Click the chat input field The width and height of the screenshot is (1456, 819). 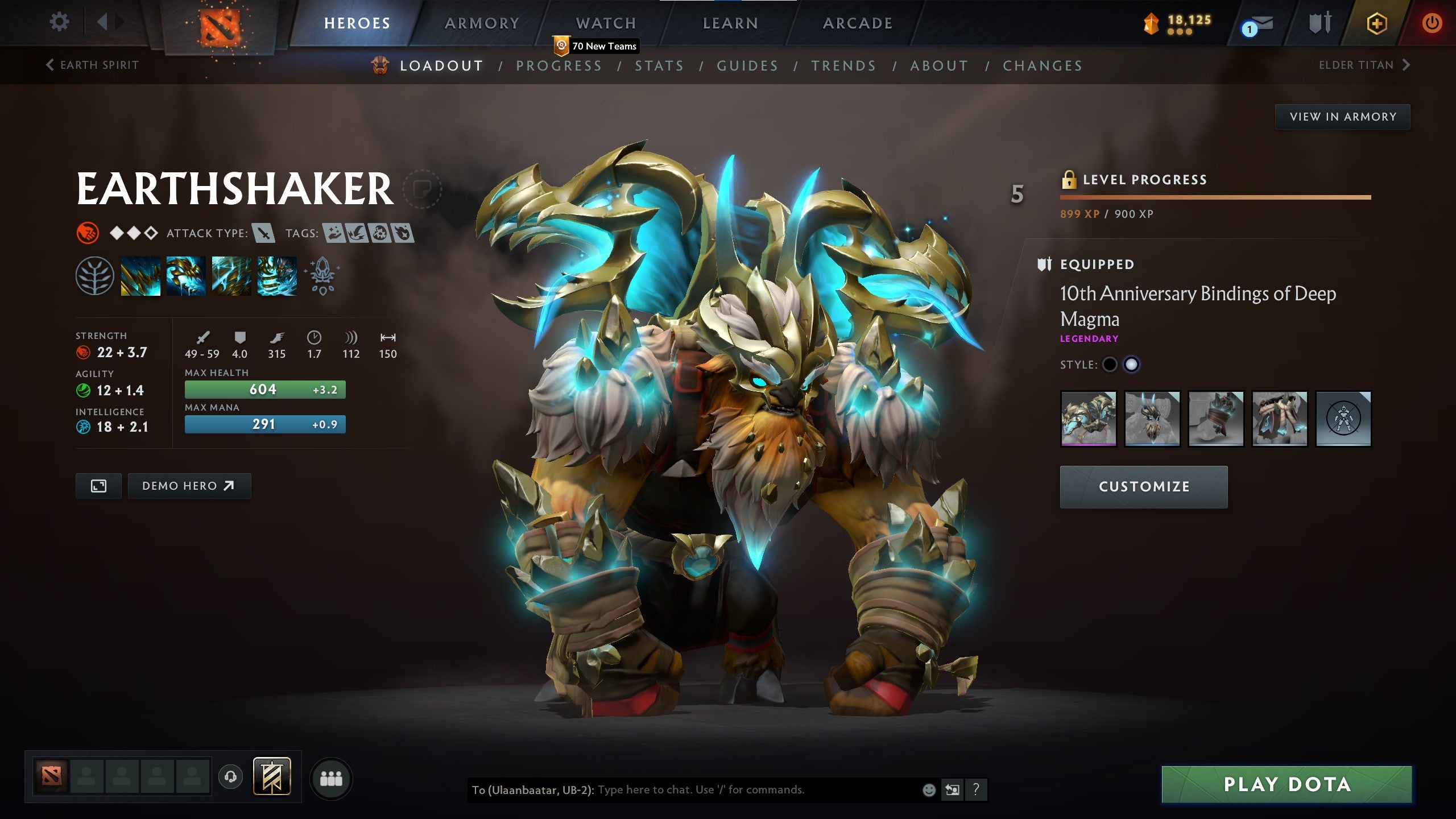[751, 789]
